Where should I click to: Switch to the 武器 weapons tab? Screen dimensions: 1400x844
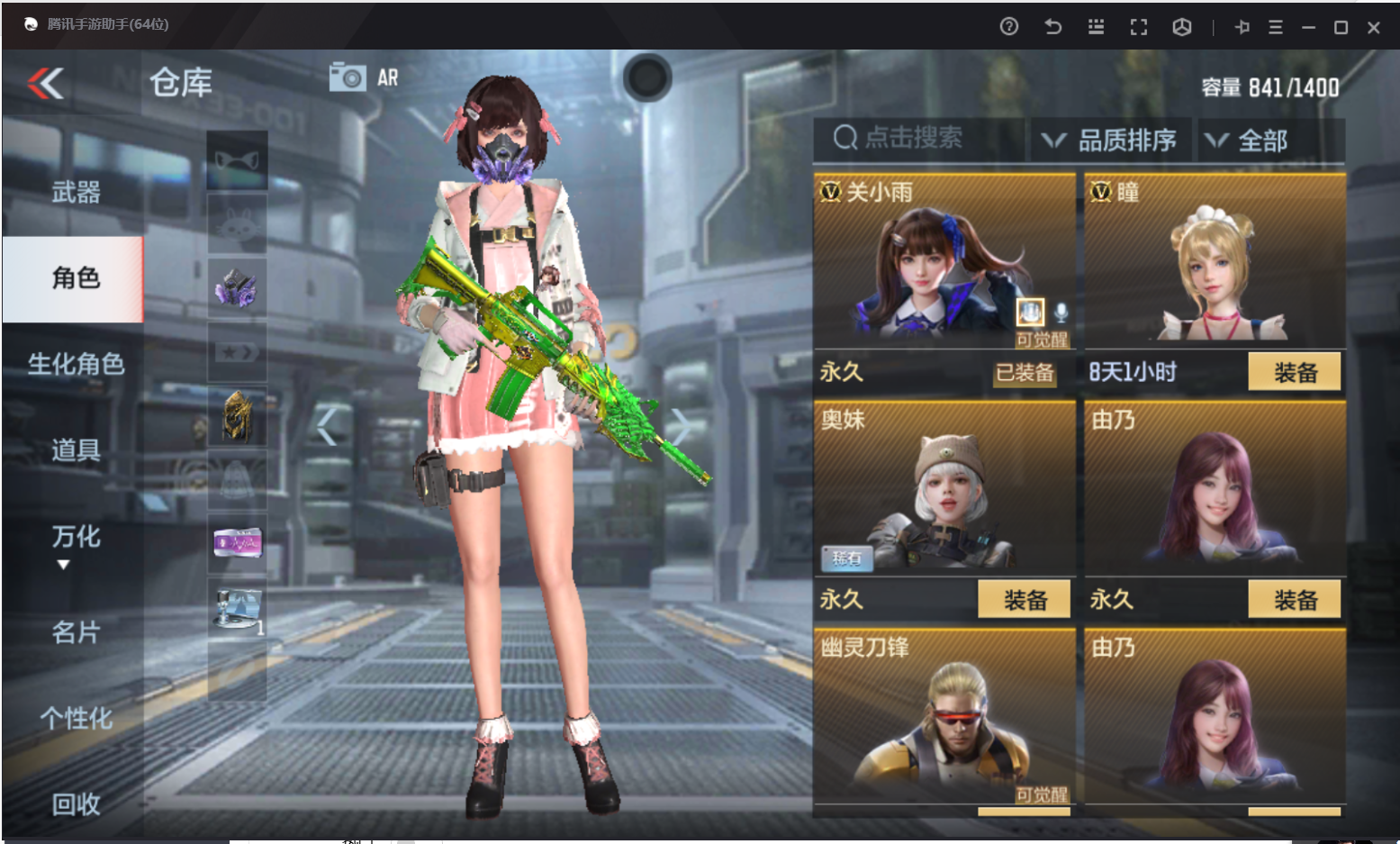[x=76, y=192]
